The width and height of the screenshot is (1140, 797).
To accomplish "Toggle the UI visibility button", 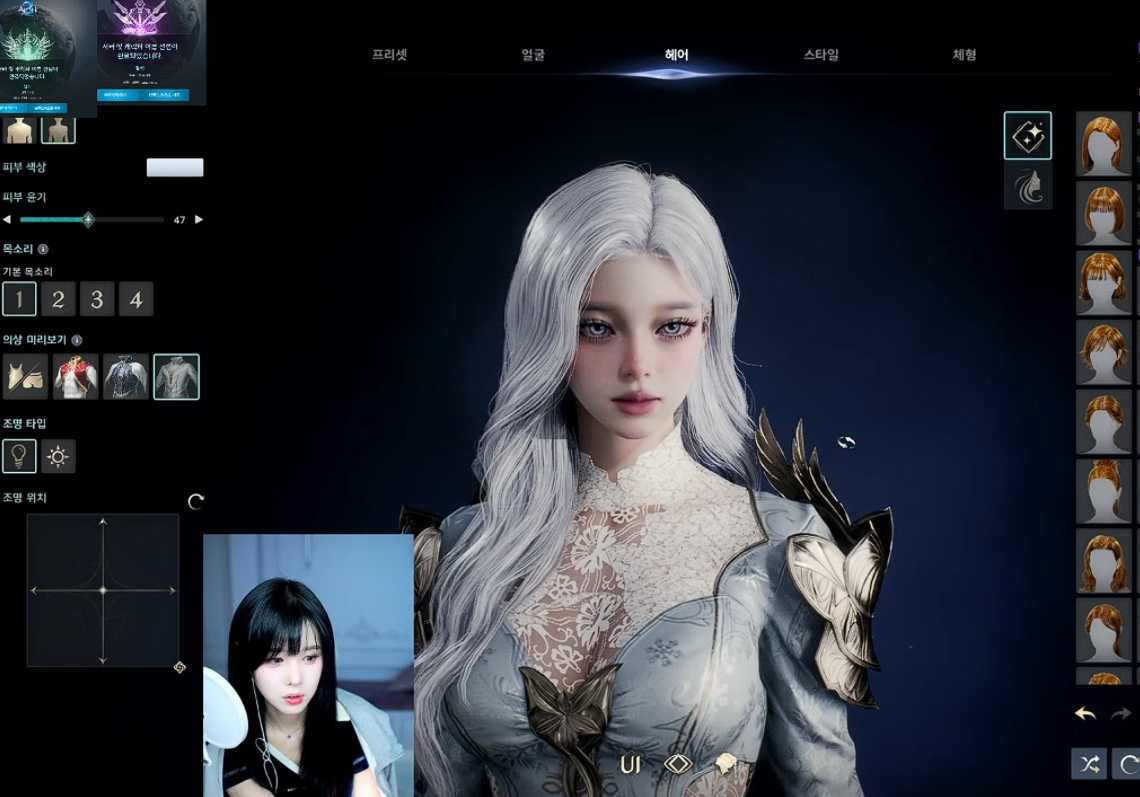I will (630, 765).
